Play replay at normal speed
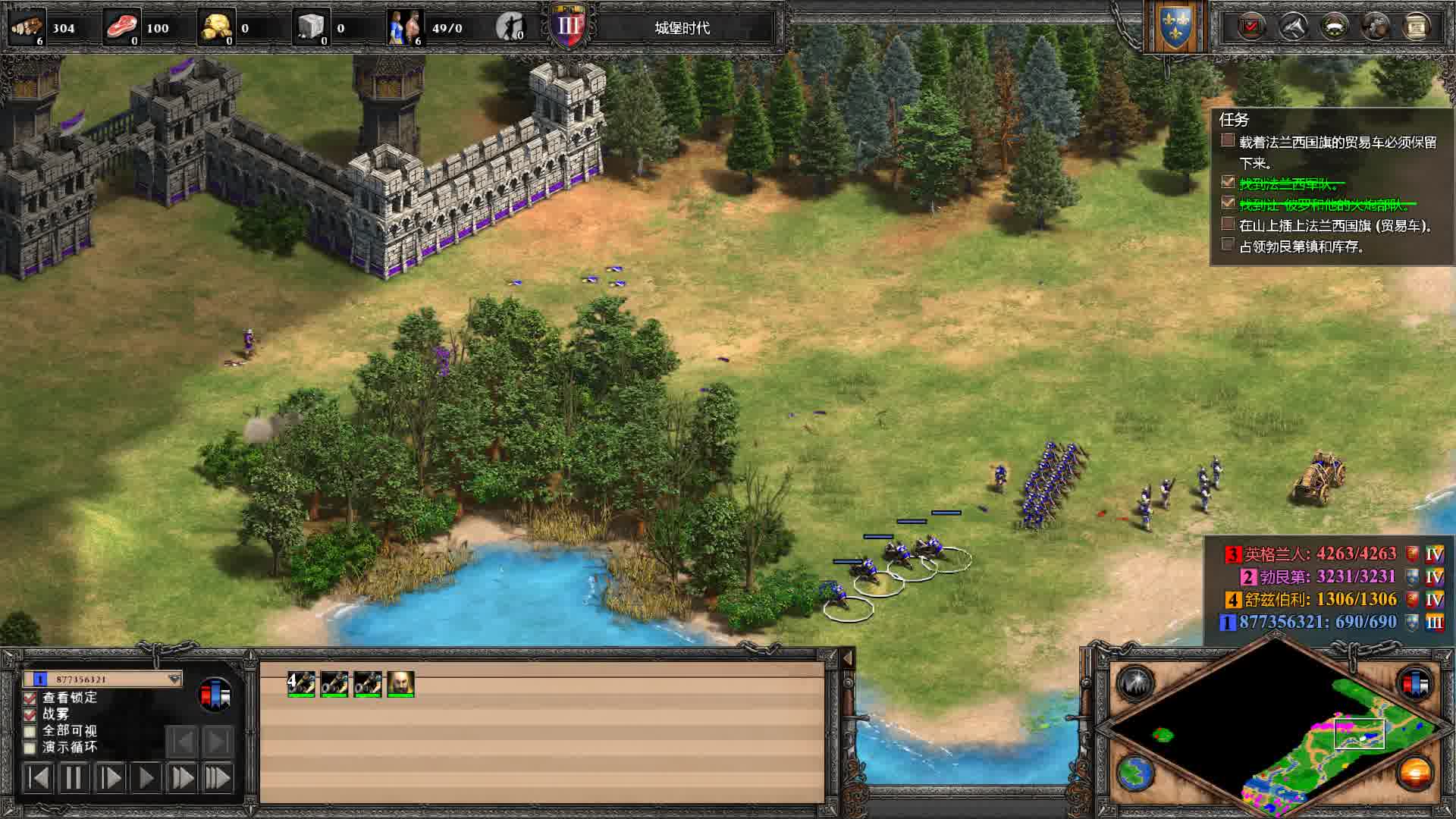The image size is (1456, 819). click(146, 778)
